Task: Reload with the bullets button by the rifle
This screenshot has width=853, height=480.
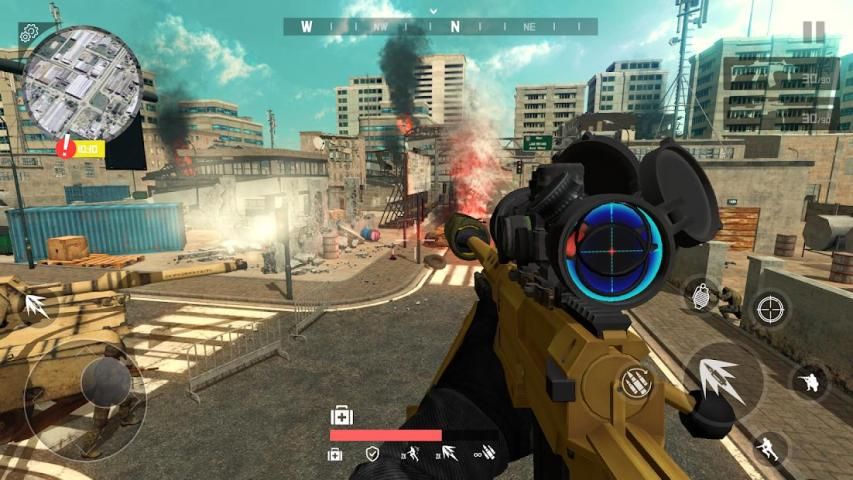Action: tap(633, 380)
